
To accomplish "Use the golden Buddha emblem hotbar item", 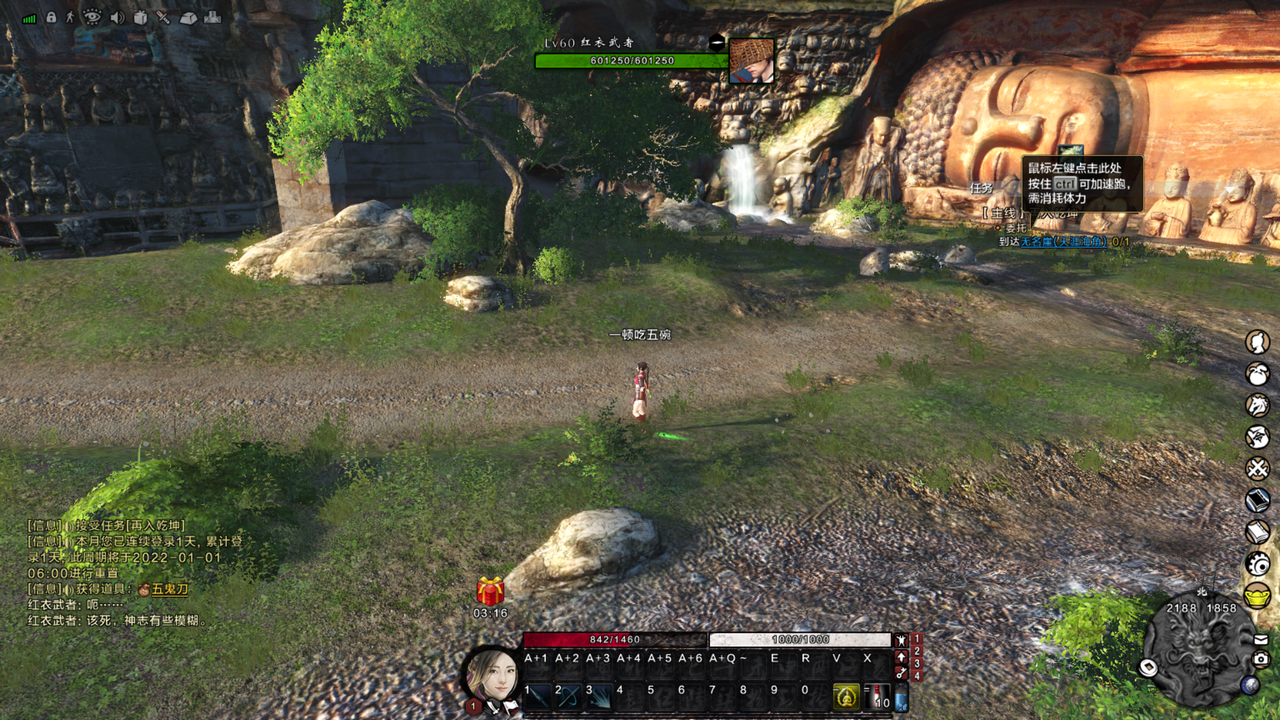I will point(846,696).
